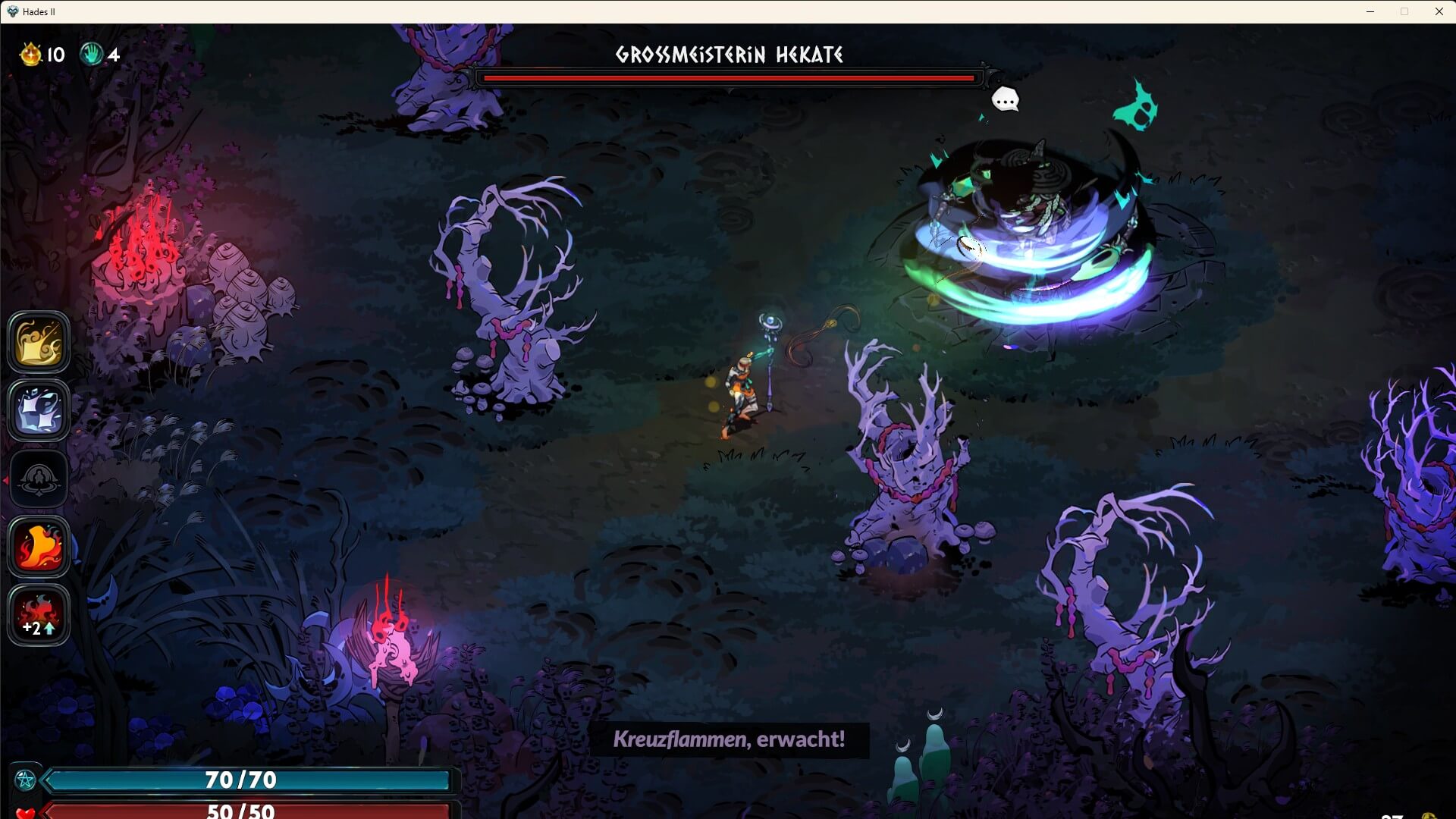Select the icy blue special boon icon
This screenshot has width=1456, height=819.
[x=39, y=410]
